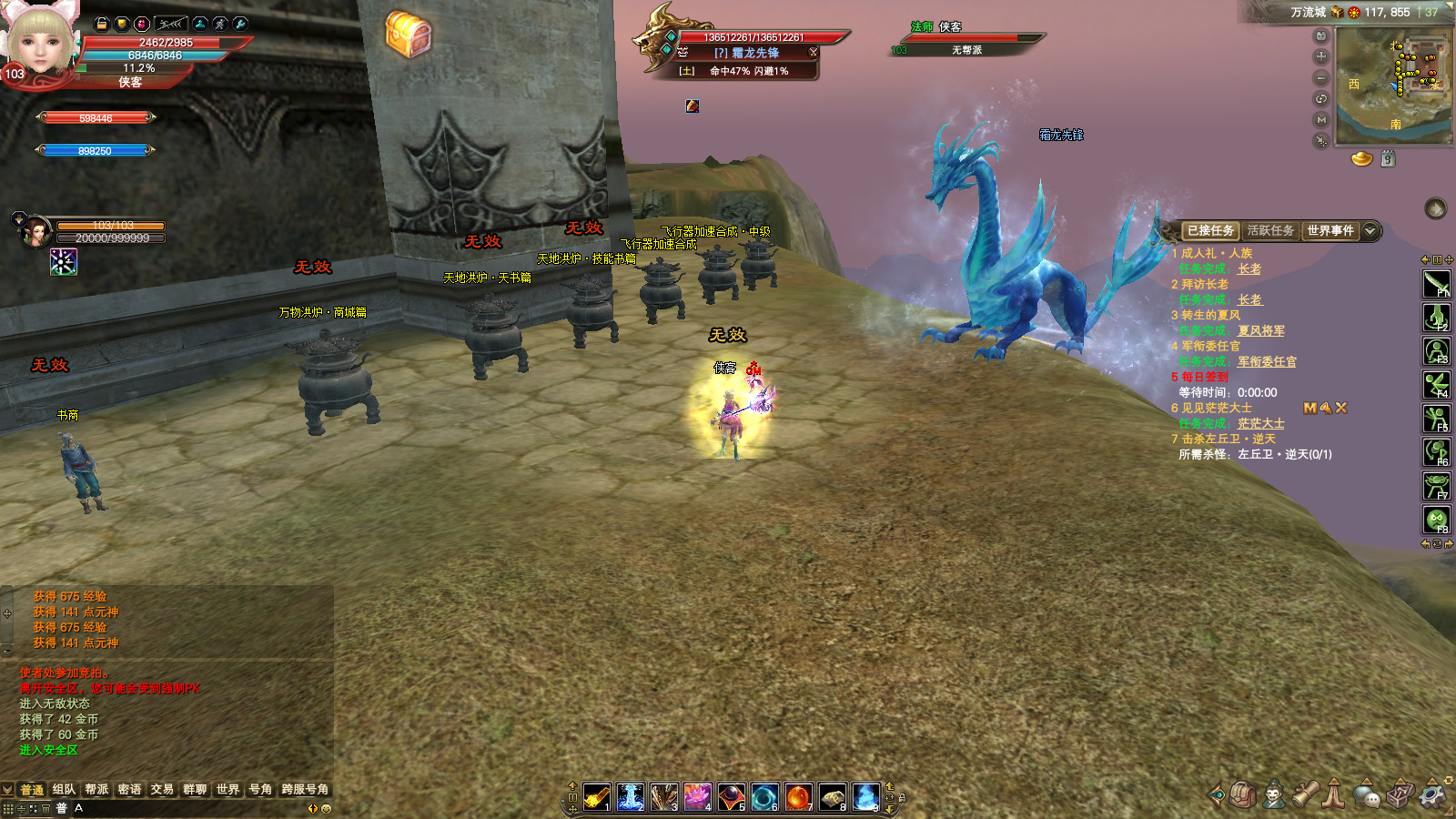Open the backpack inventory icon

click(1243, 794)
